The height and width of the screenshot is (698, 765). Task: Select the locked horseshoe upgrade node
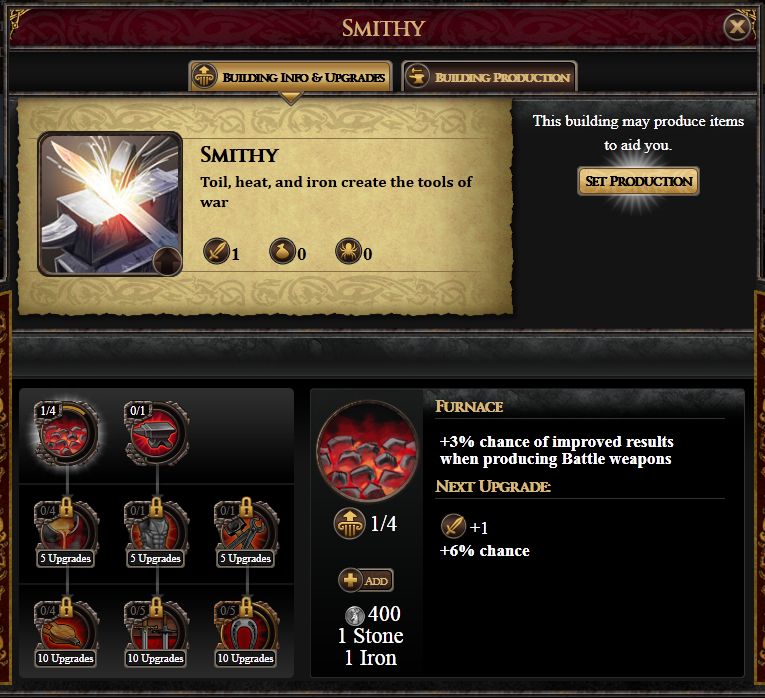246,626
